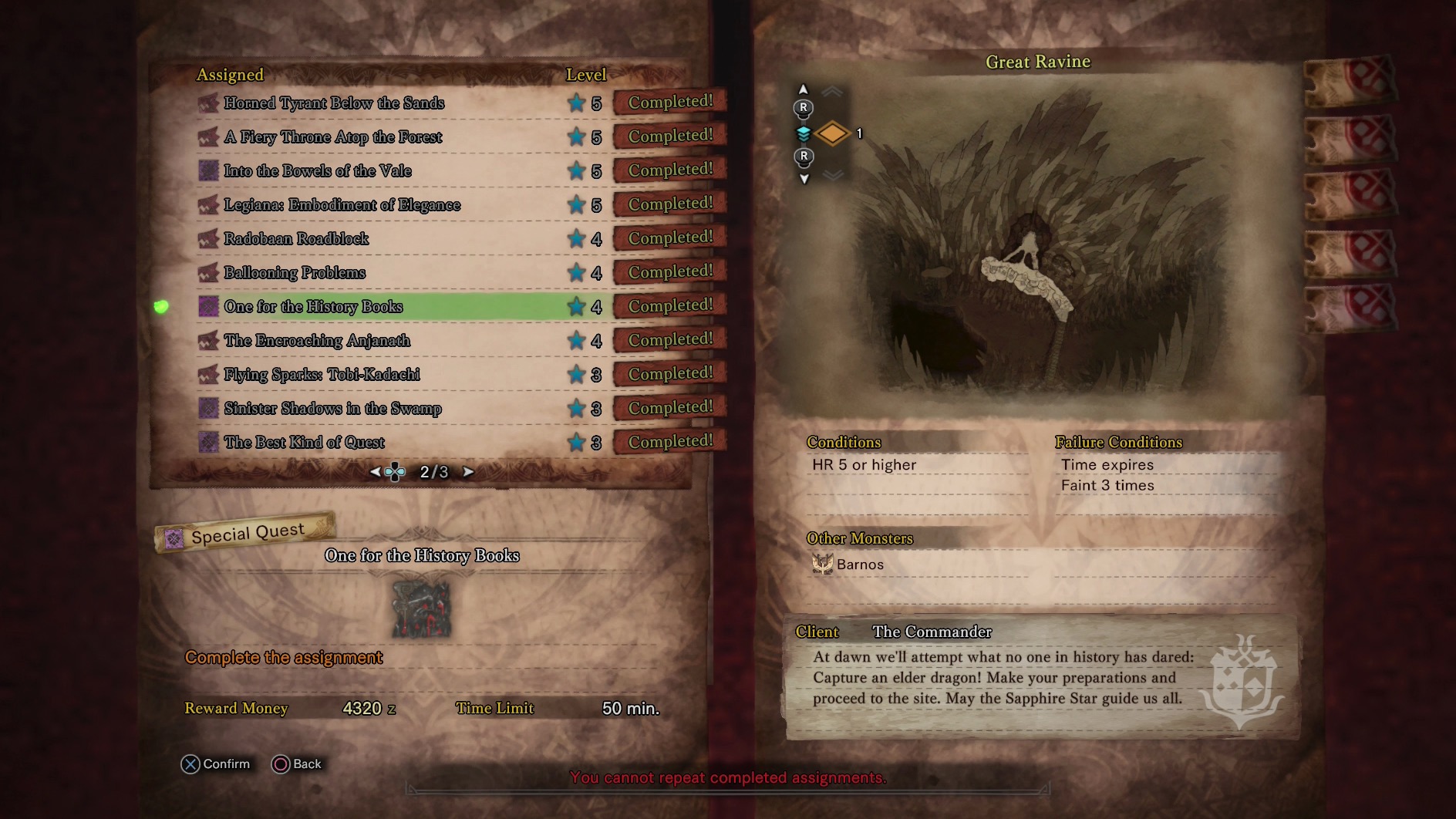This screenshot has width=1456, height=819.
Task: Click the Back button
Action: (297, 763)
